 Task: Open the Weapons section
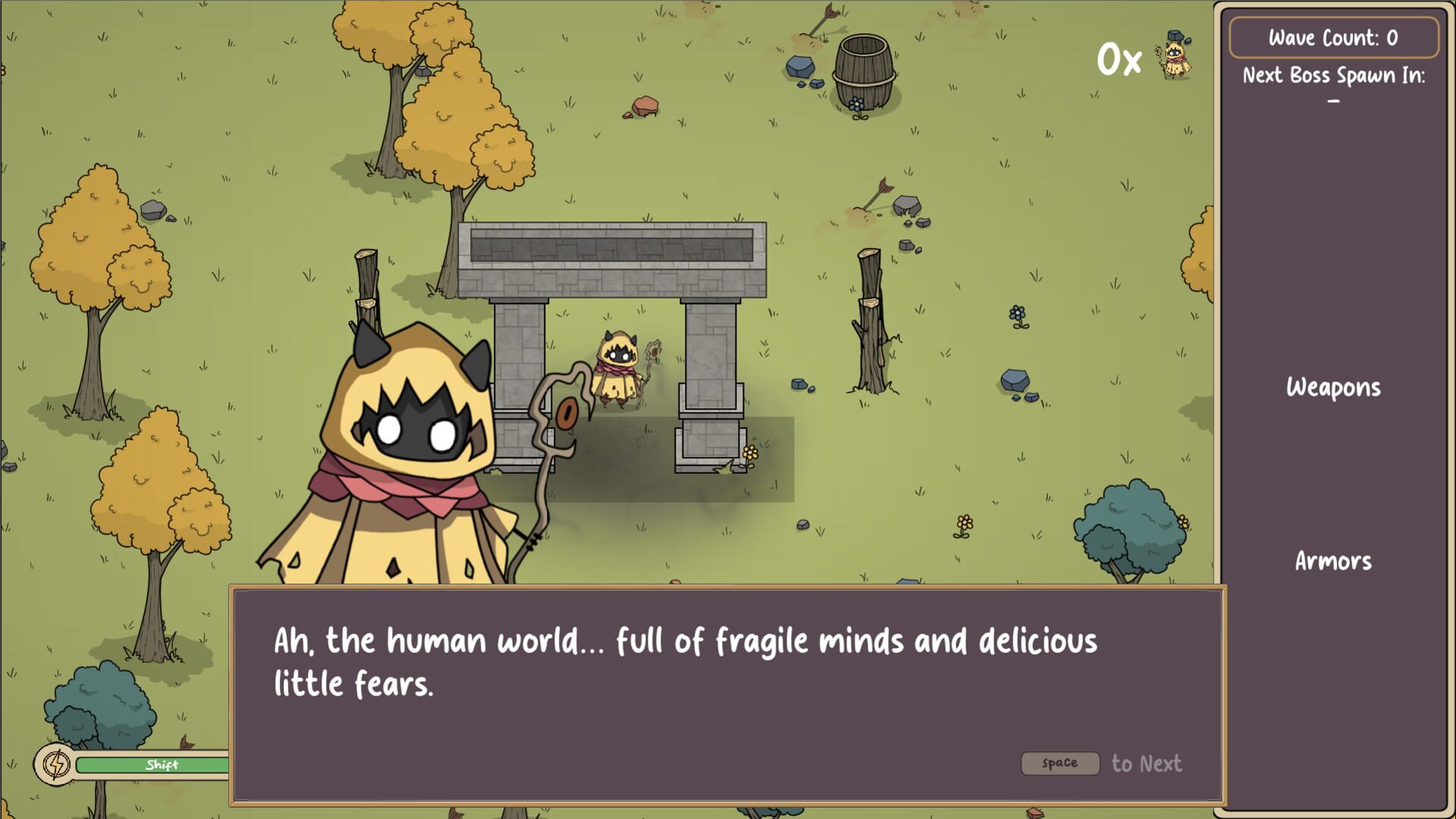pos(1332,388)
